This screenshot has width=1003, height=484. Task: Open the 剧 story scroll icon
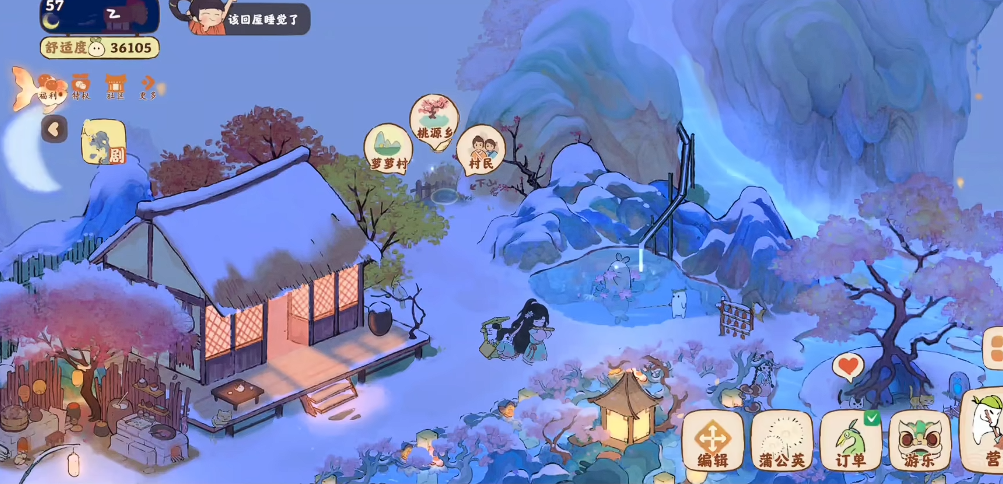(x=103, y=142)
